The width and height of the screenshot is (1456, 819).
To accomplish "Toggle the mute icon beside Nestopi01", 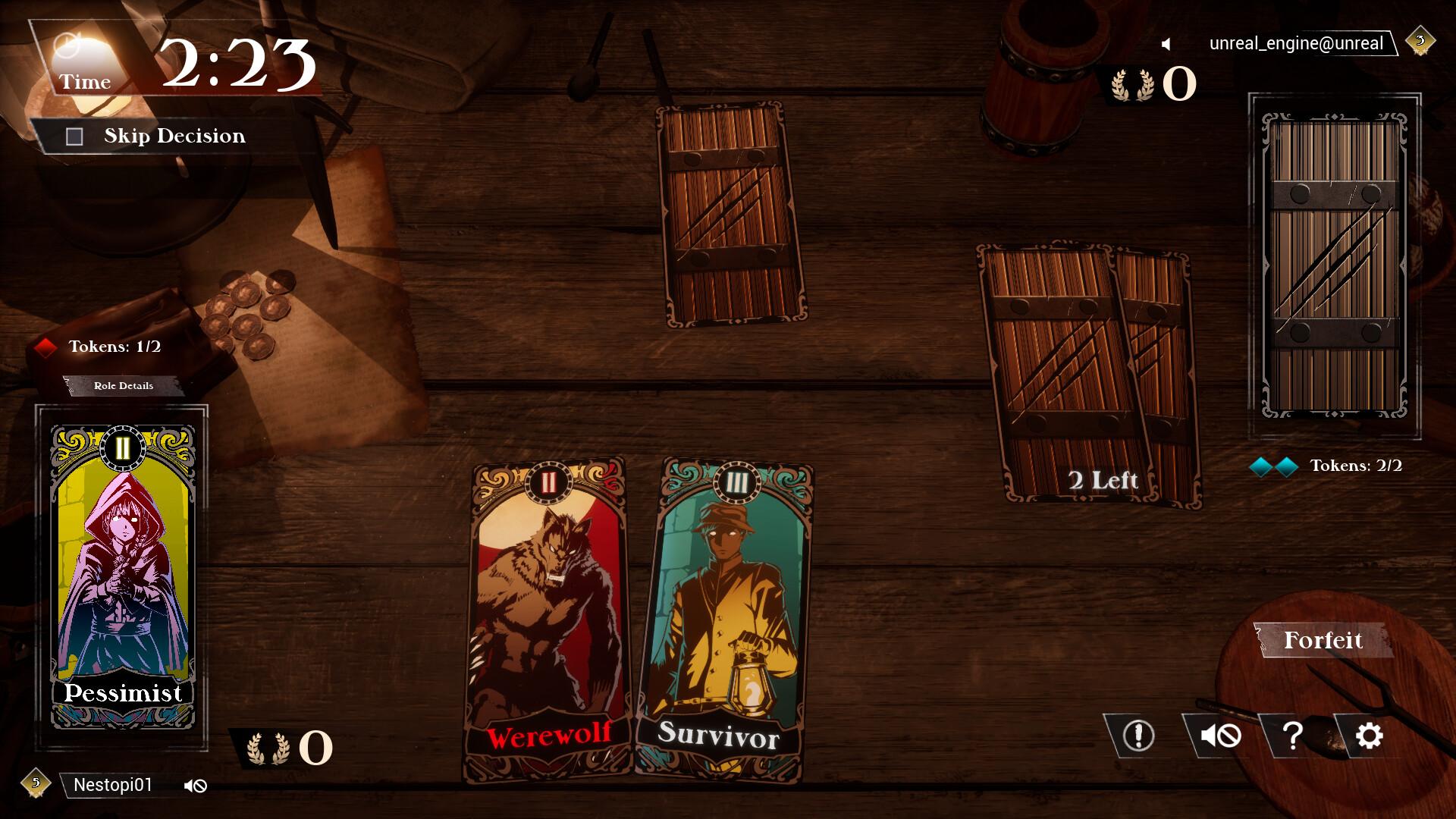I will 195,786.
